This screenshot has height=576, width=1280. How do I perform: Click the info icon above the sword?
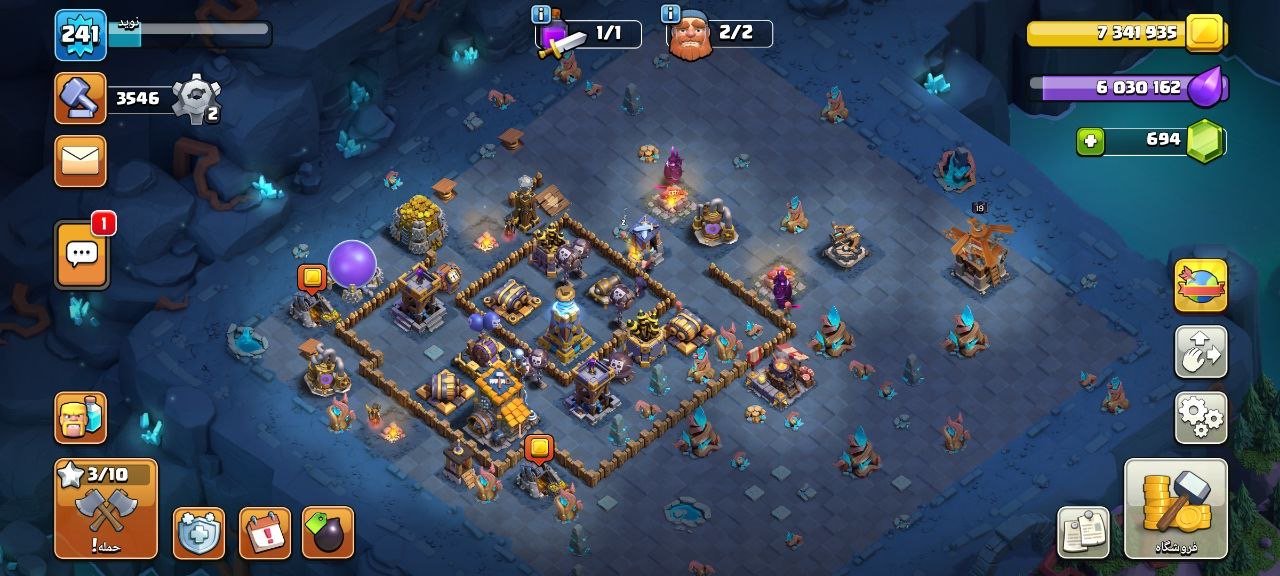coord(542,14)
